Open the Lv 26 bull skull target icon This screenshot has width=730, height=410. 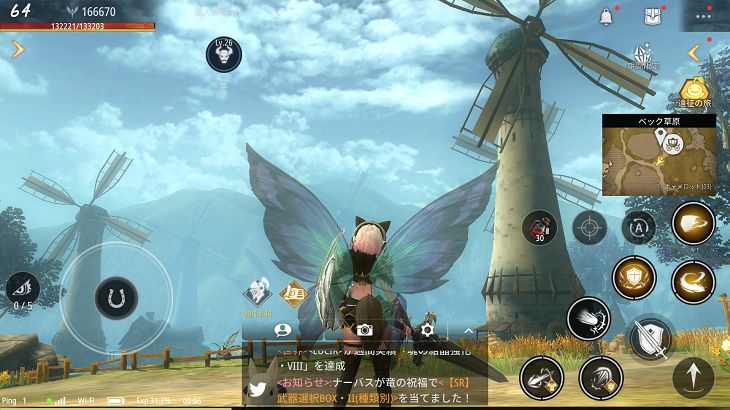pyautogui.click(x=223, y=54)
